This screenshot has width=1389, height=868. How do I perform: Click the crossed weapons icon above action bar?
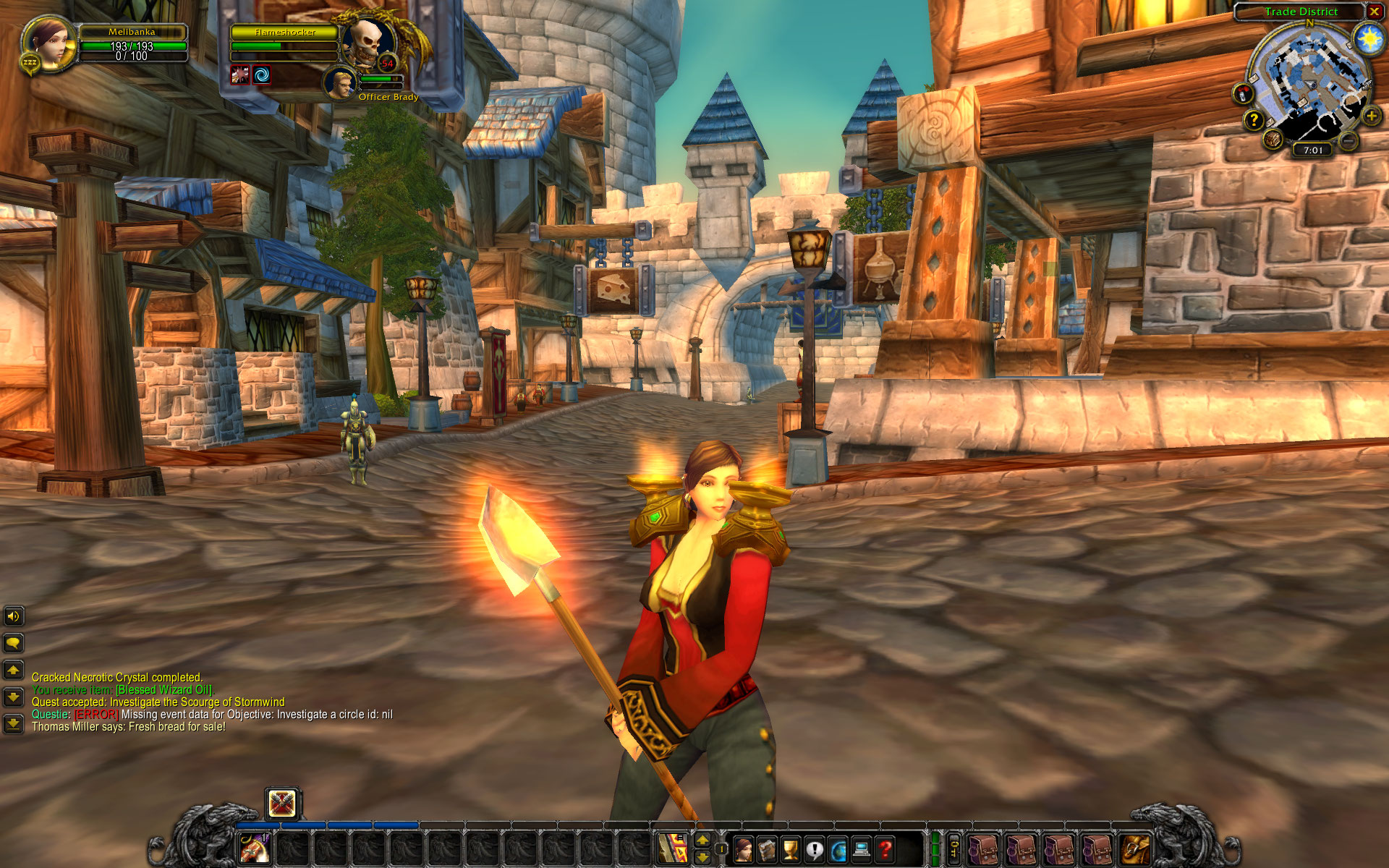[282, 803]
